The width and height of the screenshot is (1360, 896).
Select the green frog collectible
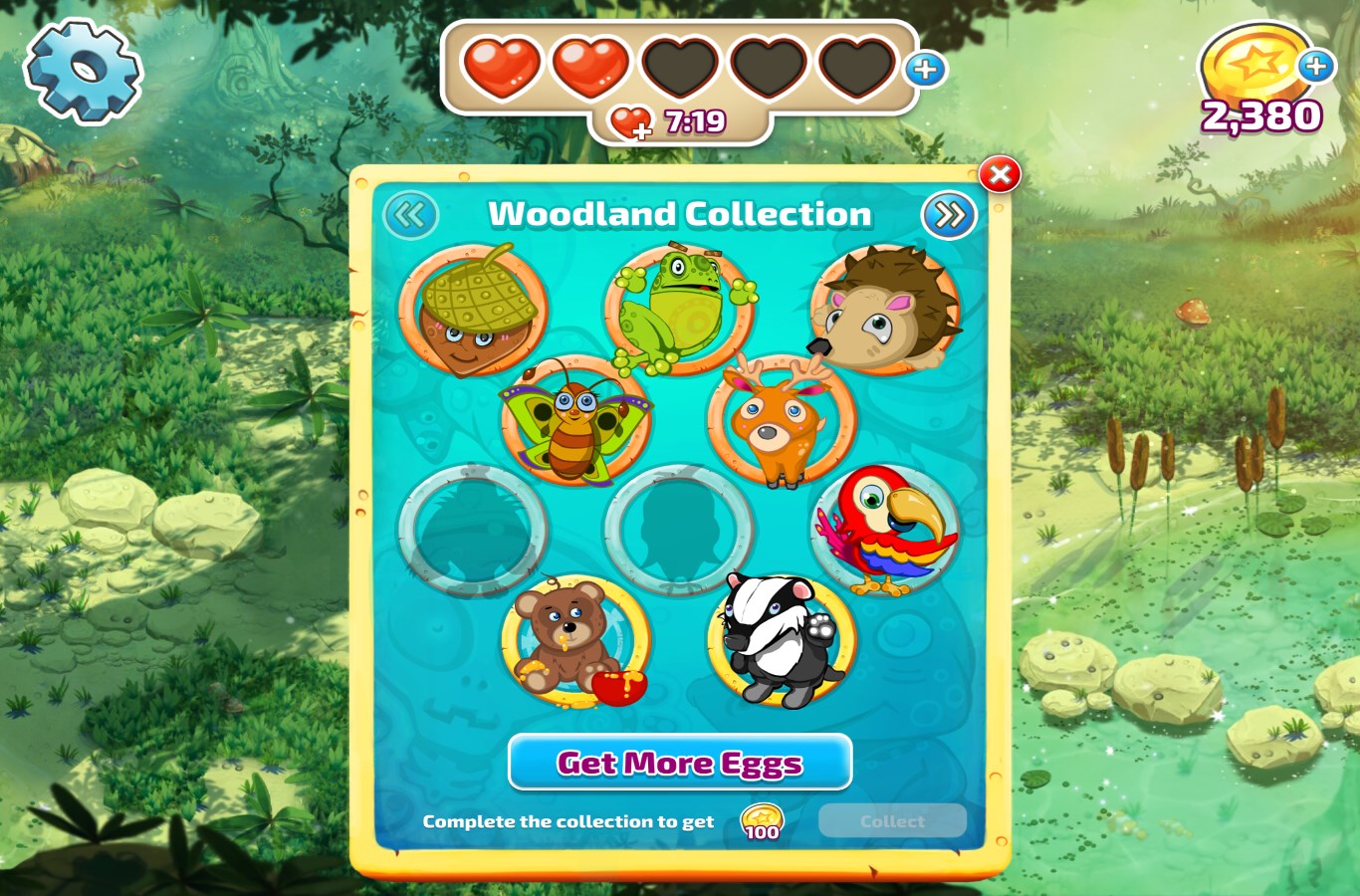tap(679, 309)
